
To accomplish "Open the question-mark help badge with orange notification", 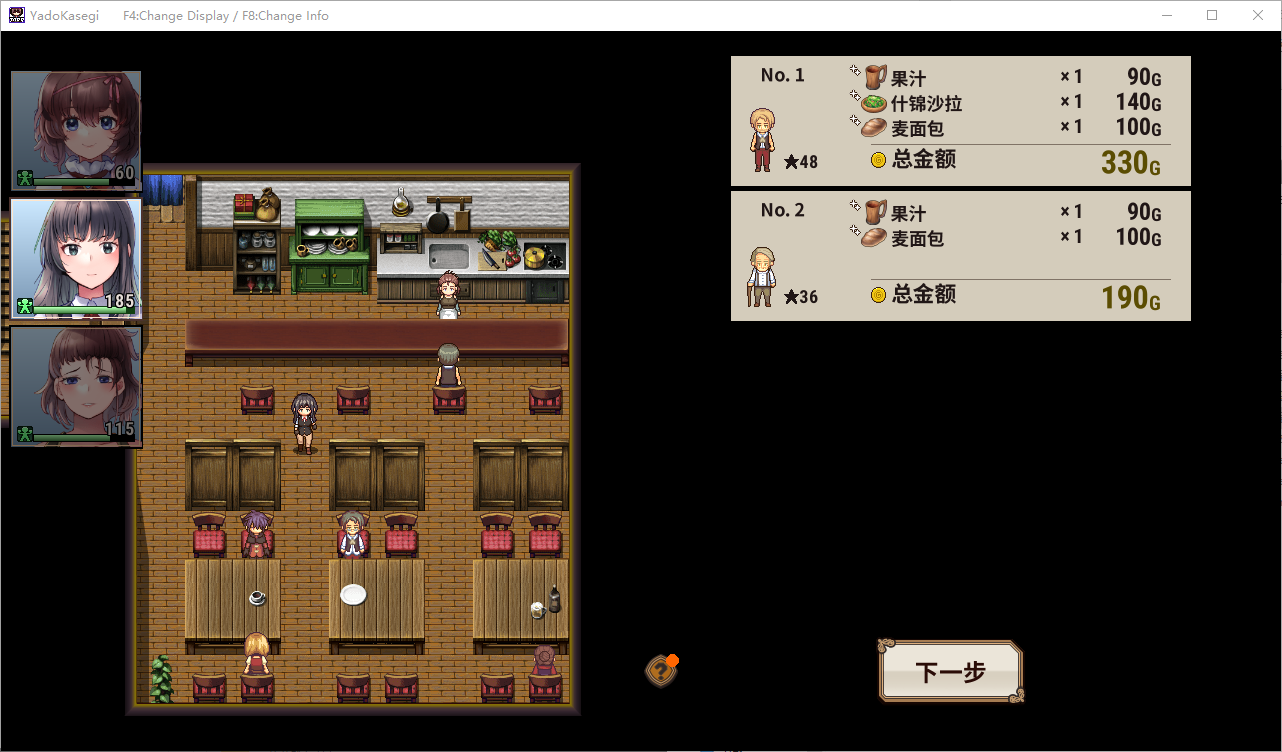I will coord(661,671).
